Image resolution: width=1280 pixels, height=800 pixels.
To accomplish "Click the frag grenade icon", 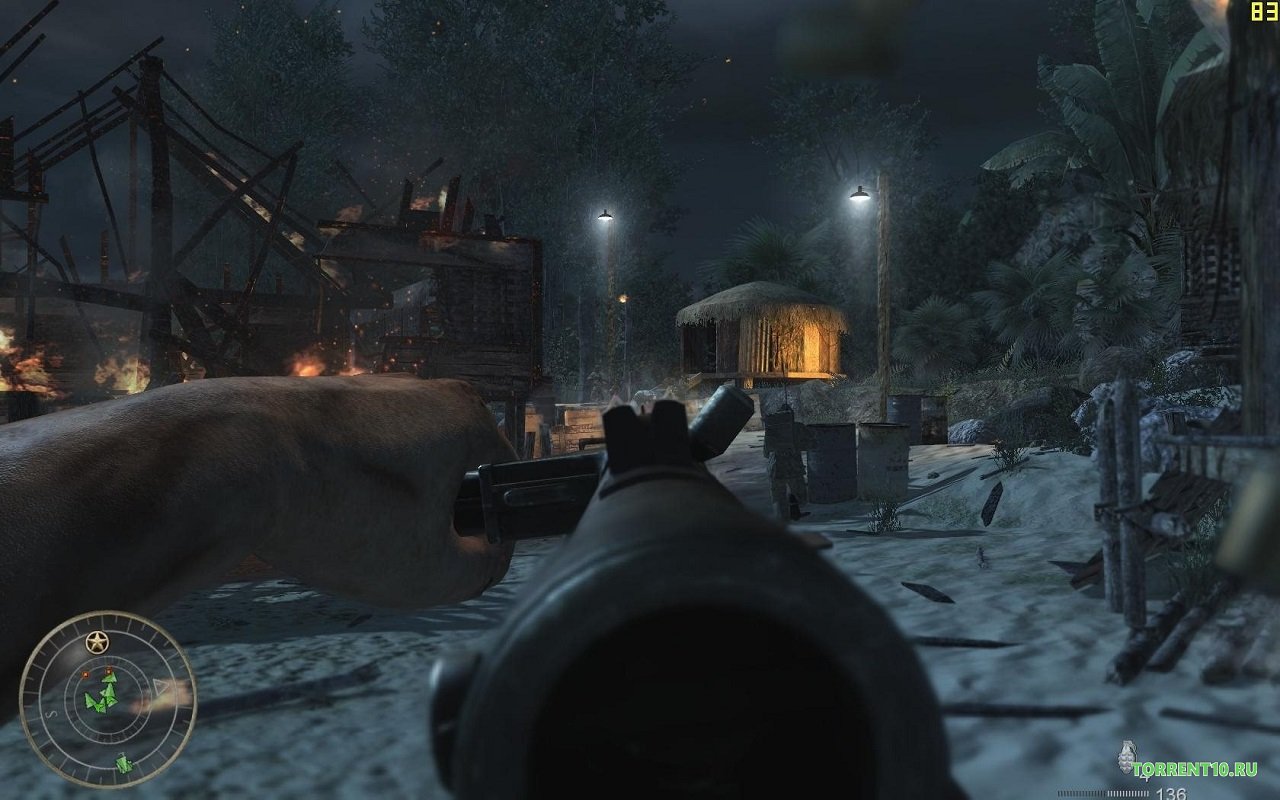I will click(1127, 757).
